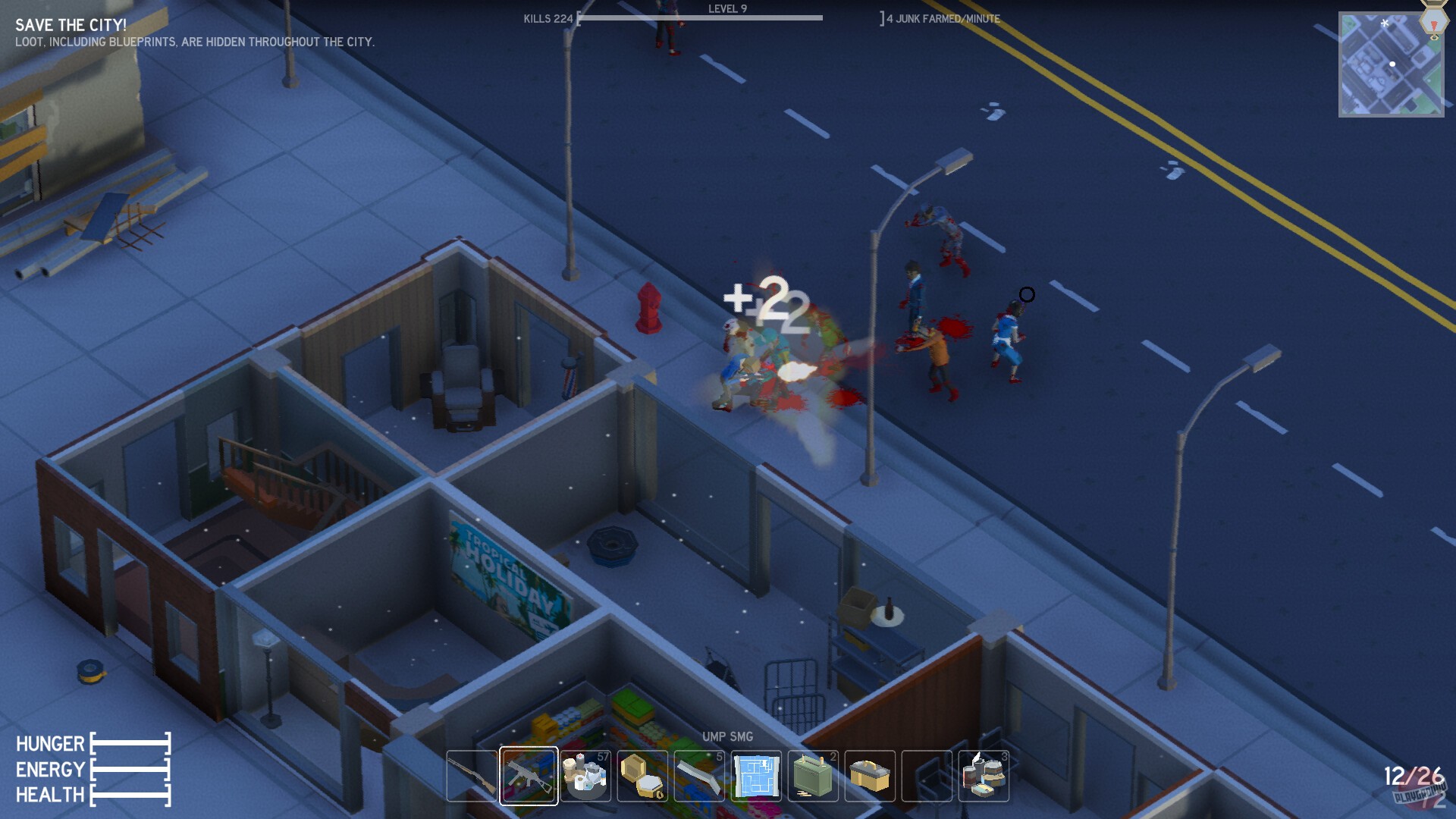Toggle the ENERGY status bar
The width and height of the screenshot is (1456, 819).
click(x=129, y=770)
